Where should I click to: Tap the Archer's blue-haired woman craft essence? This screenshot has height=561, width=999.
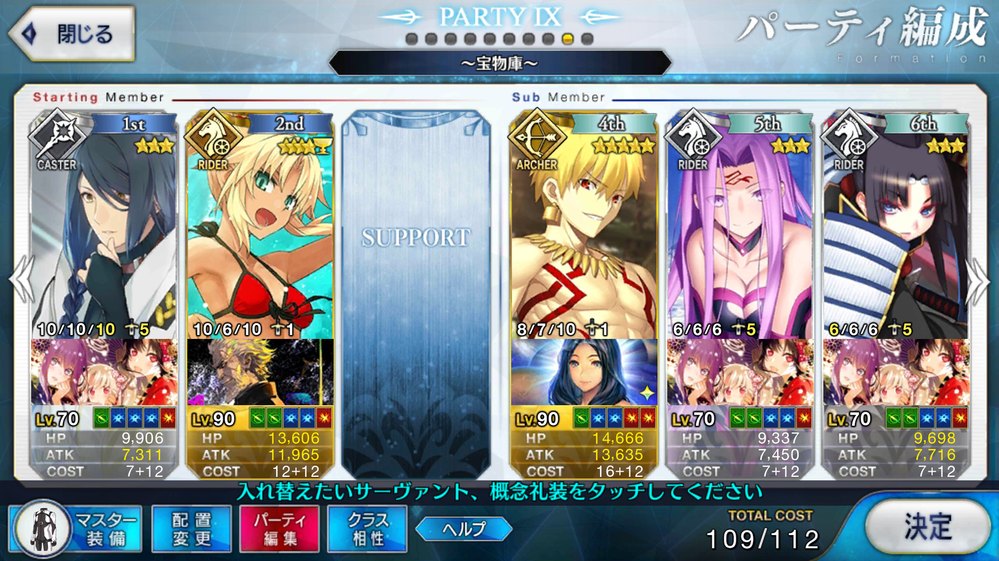click(x=583, y=372)
